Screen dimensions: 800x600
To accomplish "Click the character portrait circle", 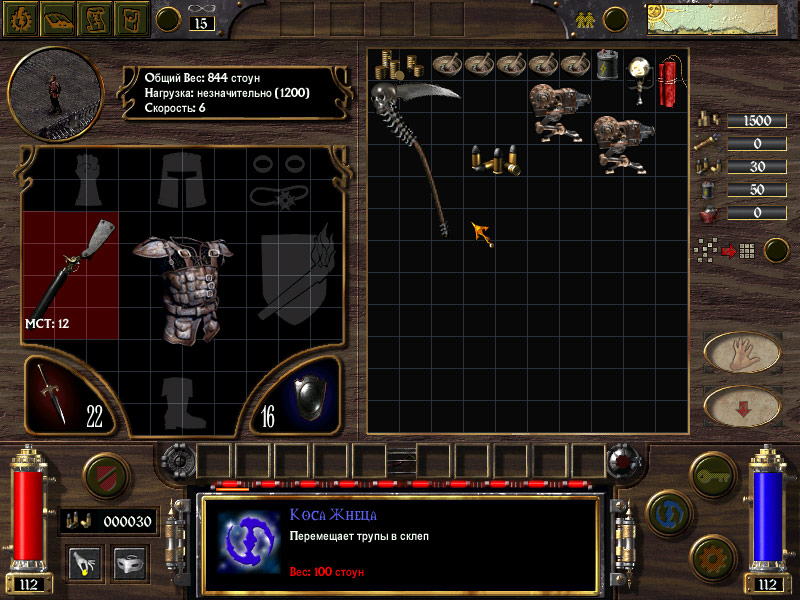I will pos(55,93).
